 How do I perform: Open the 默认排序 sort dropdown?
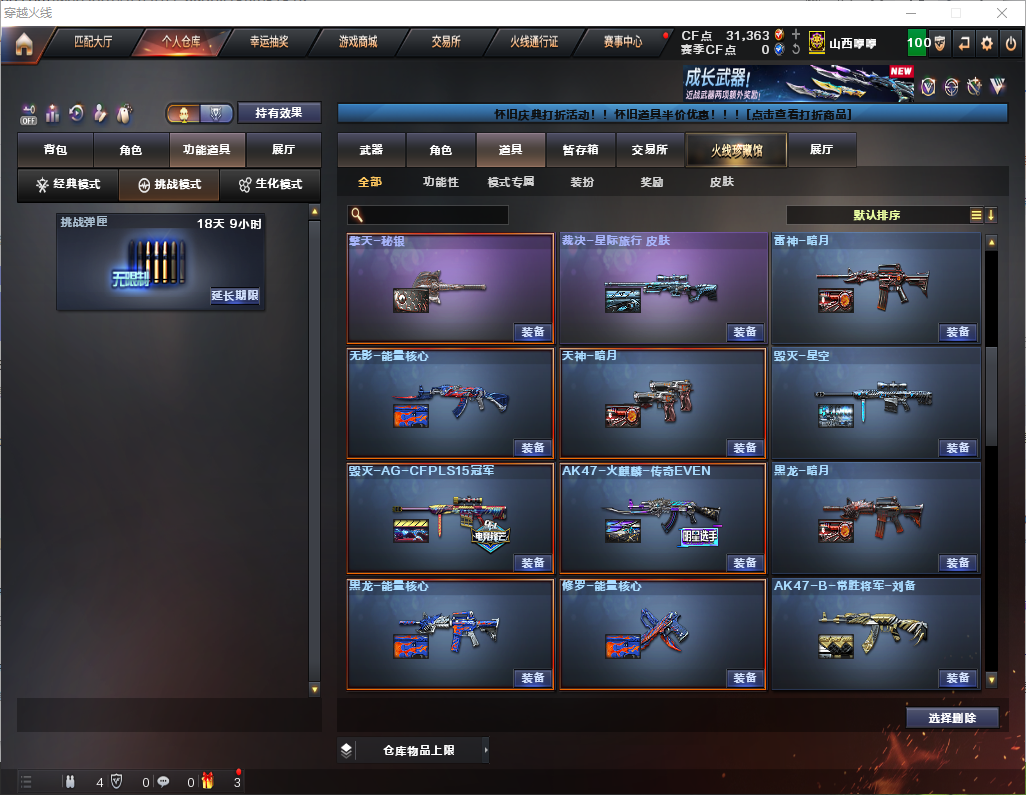(877, 215)
